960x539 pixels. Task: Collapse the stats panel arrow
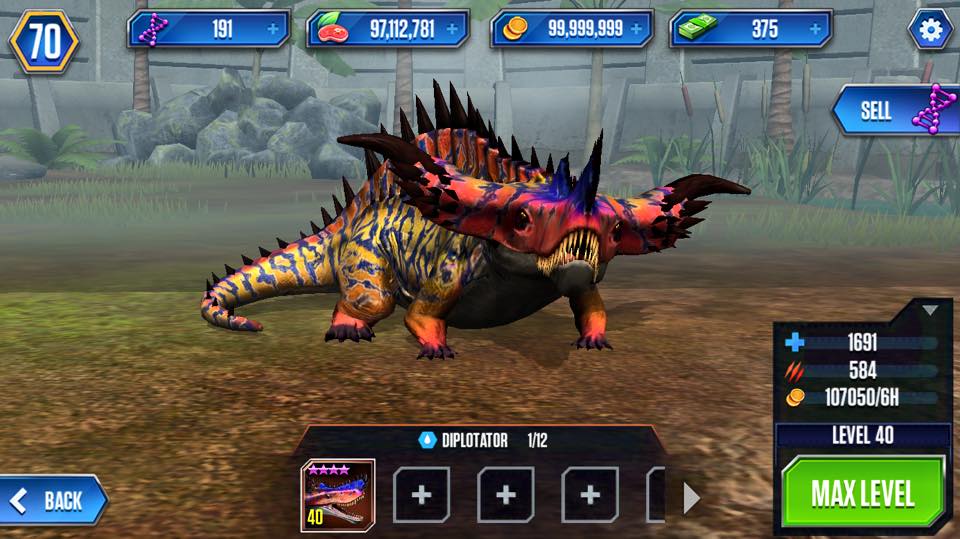point(930,310)
